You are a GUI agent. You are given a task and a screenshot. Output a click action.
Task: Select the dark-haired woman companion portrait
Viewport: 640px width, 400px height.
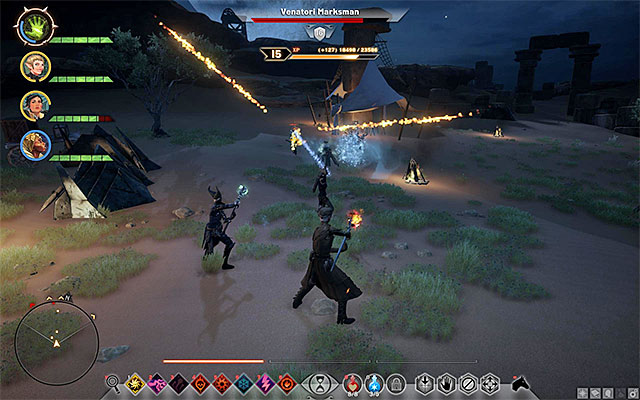(x=34, y=105)
